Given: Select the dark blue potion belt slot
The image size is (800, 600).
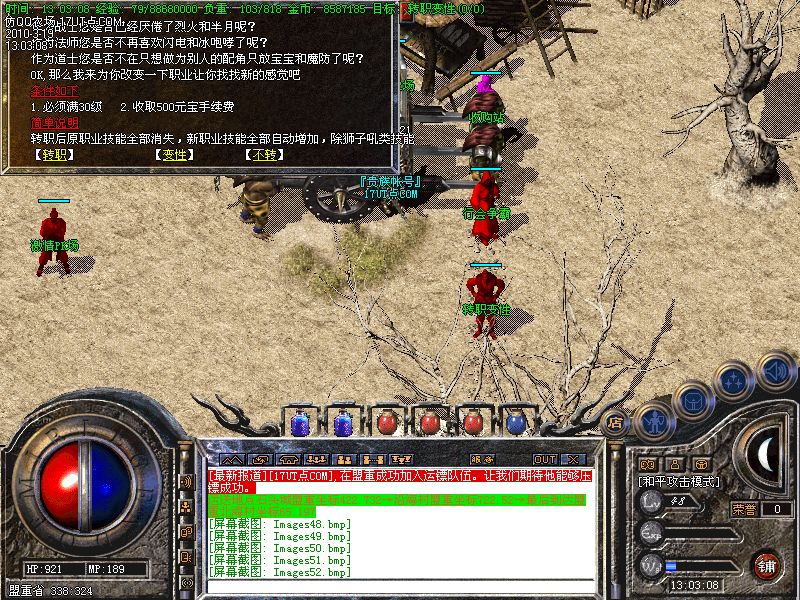Looking at the screenshot, I should tap(515, 423).
